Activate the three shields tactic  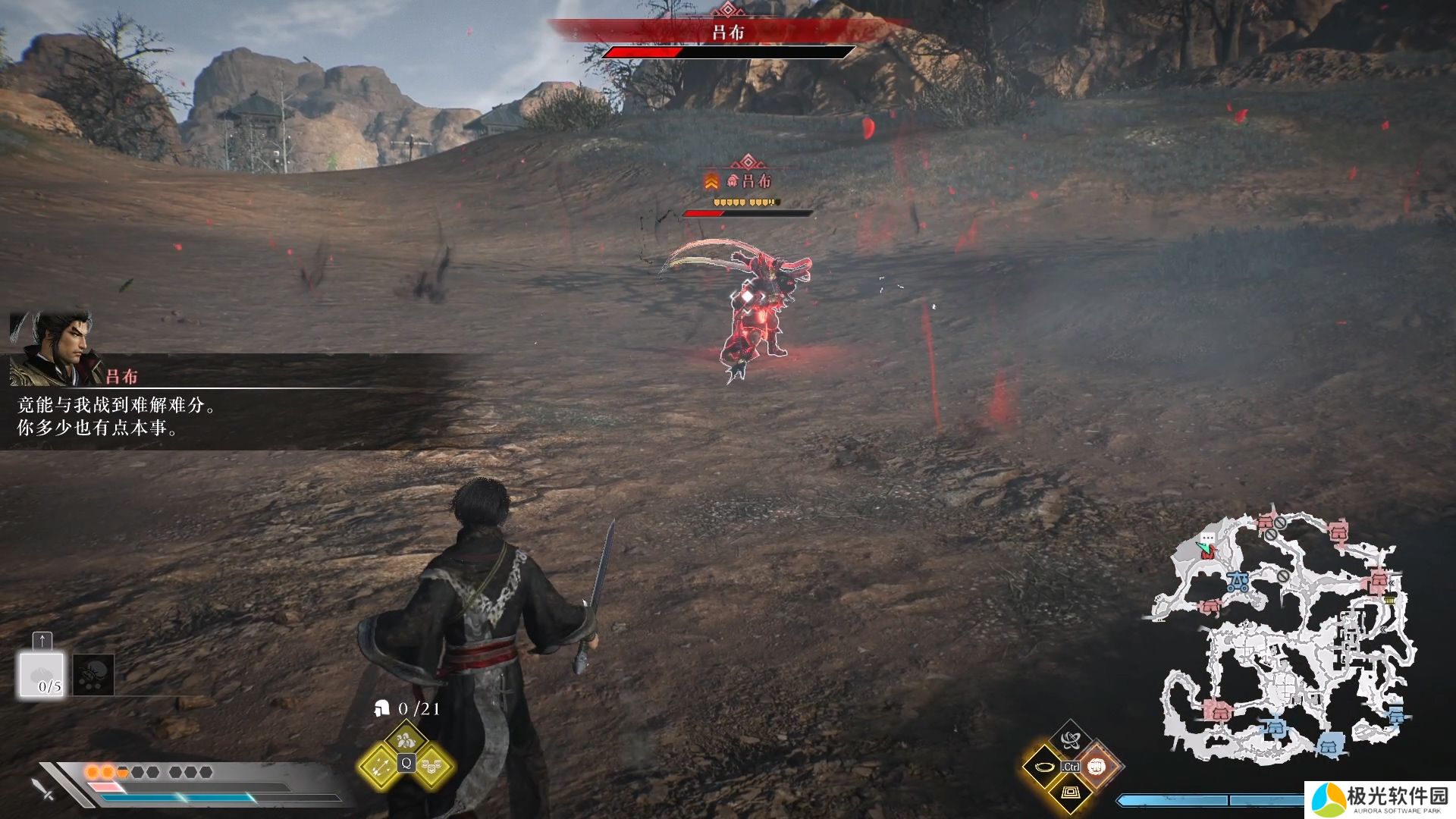(432, 767)
